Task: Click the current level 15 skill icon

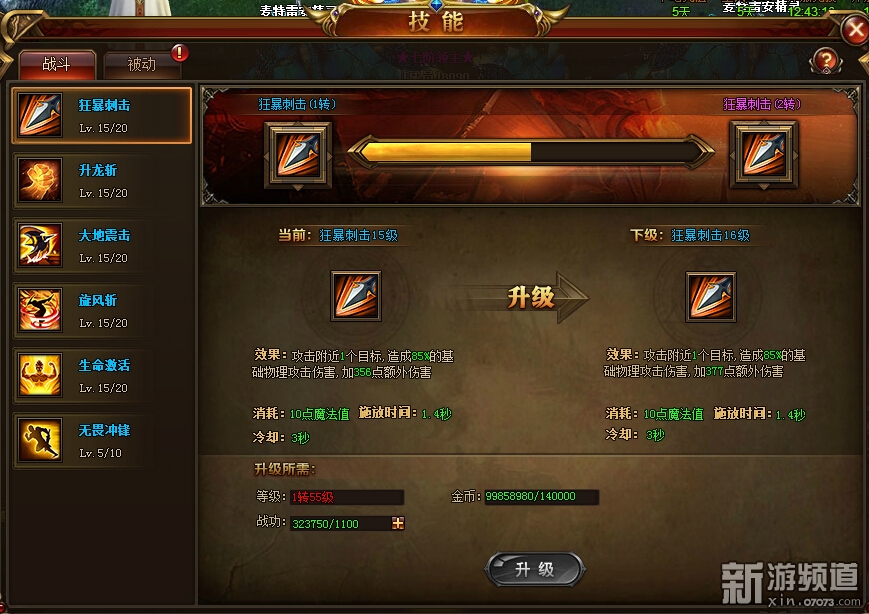Action: pyautogui.click(x=355, y=296)
